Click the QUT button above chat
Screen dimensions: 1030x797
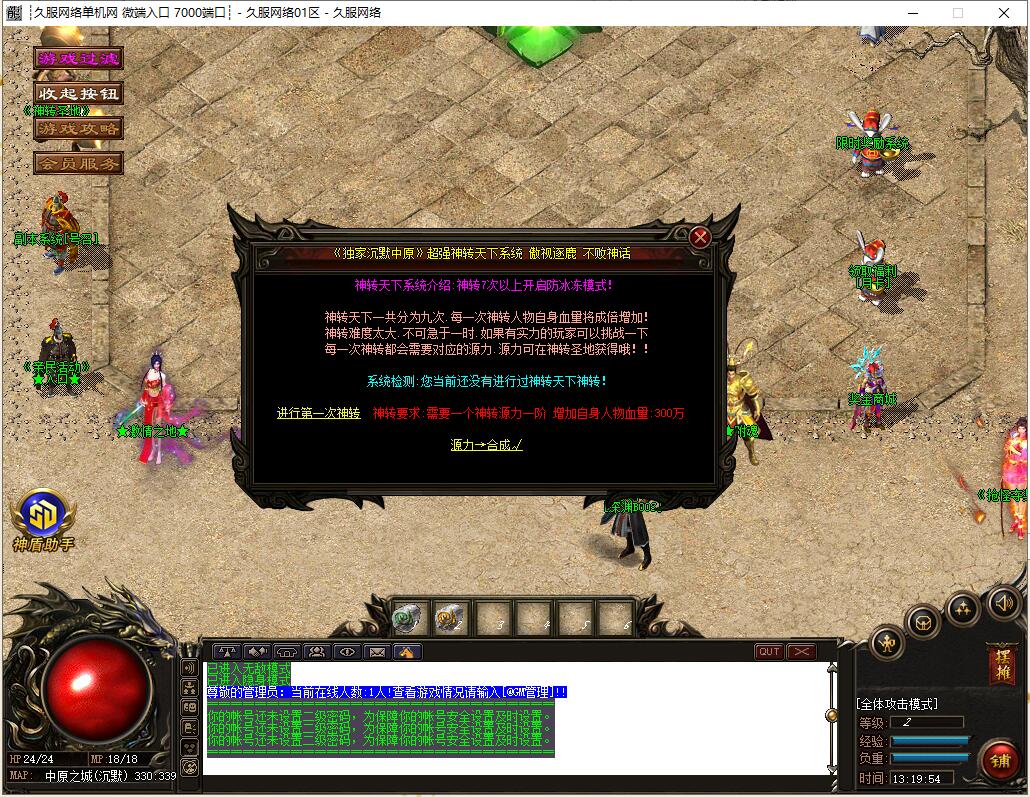[769, 652]
